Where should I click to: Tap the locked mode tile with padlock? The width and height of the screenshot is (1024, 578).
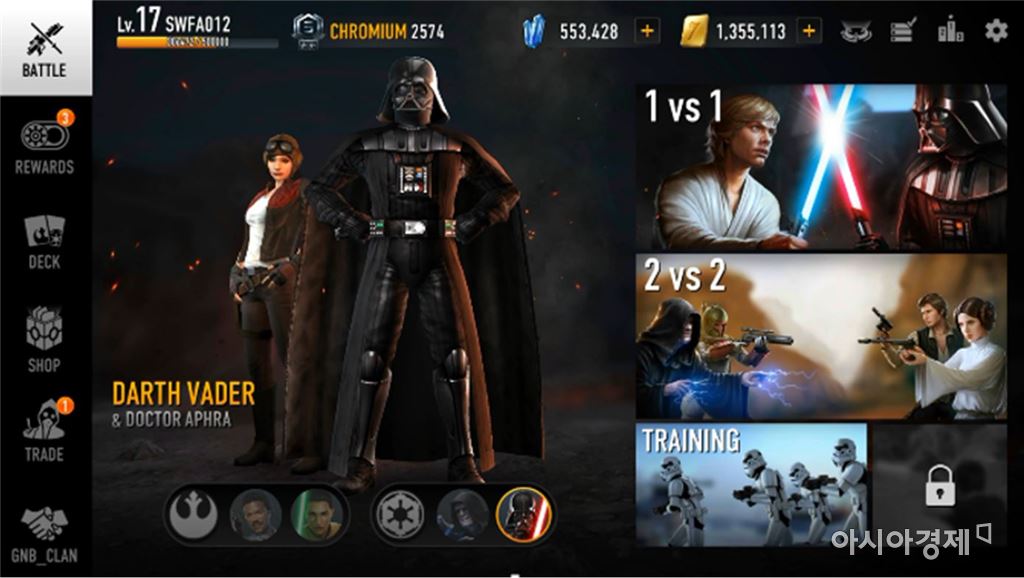[939, 485]
